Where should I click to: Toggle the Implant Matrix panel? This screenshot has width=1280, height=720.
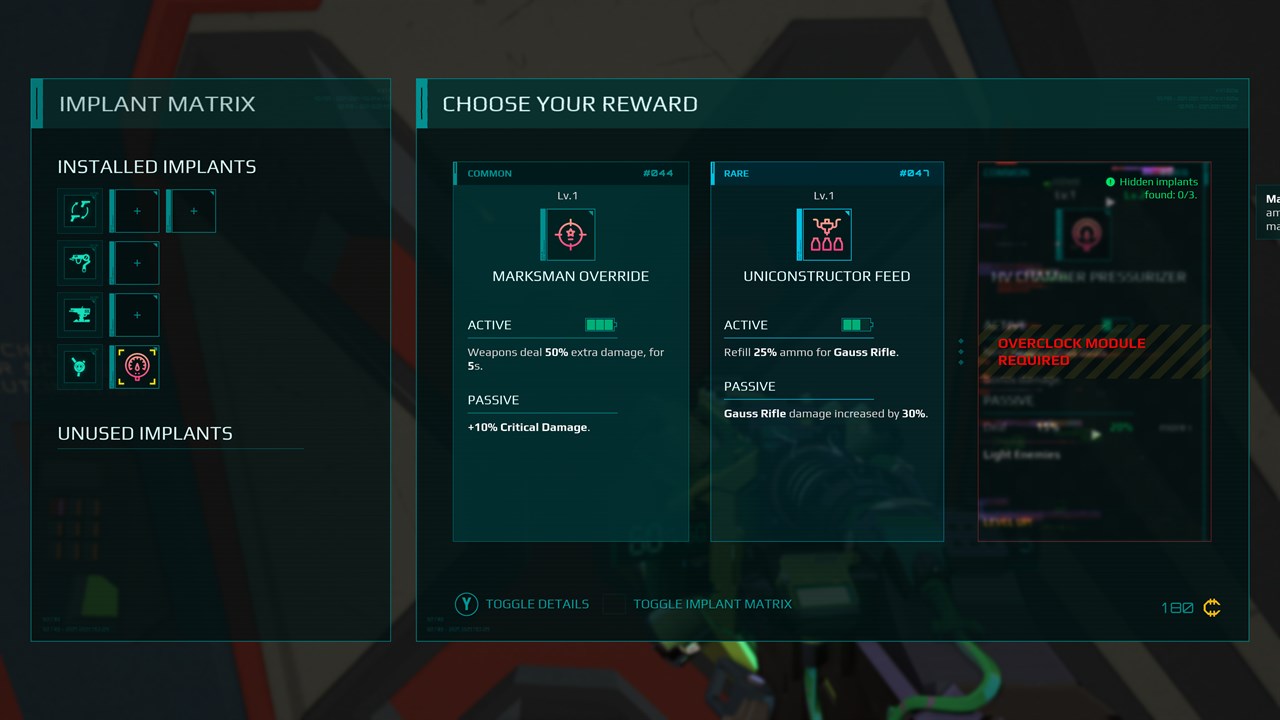point(698,604)
